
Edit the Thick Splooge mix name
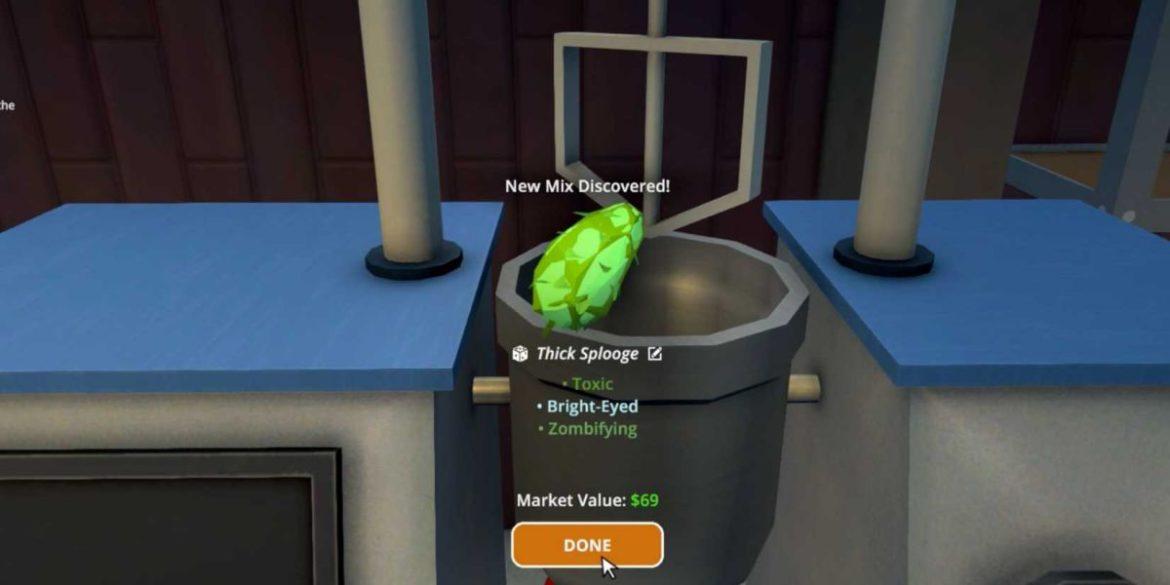click(x=655, y=353)
